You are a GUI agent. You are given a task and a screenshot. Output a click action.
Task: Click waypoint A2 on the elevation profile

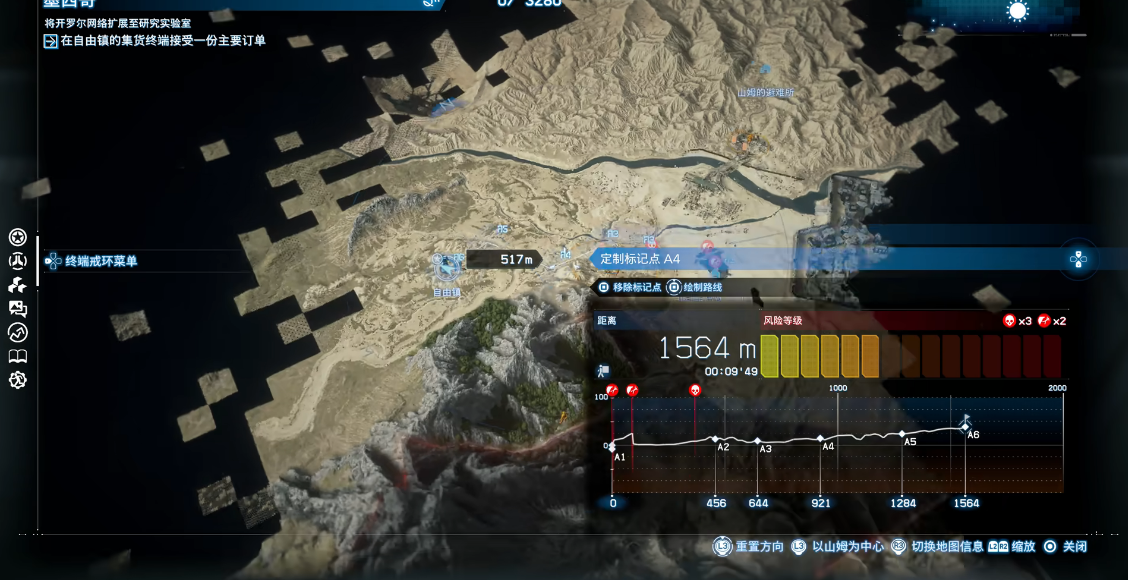point(715,439)
